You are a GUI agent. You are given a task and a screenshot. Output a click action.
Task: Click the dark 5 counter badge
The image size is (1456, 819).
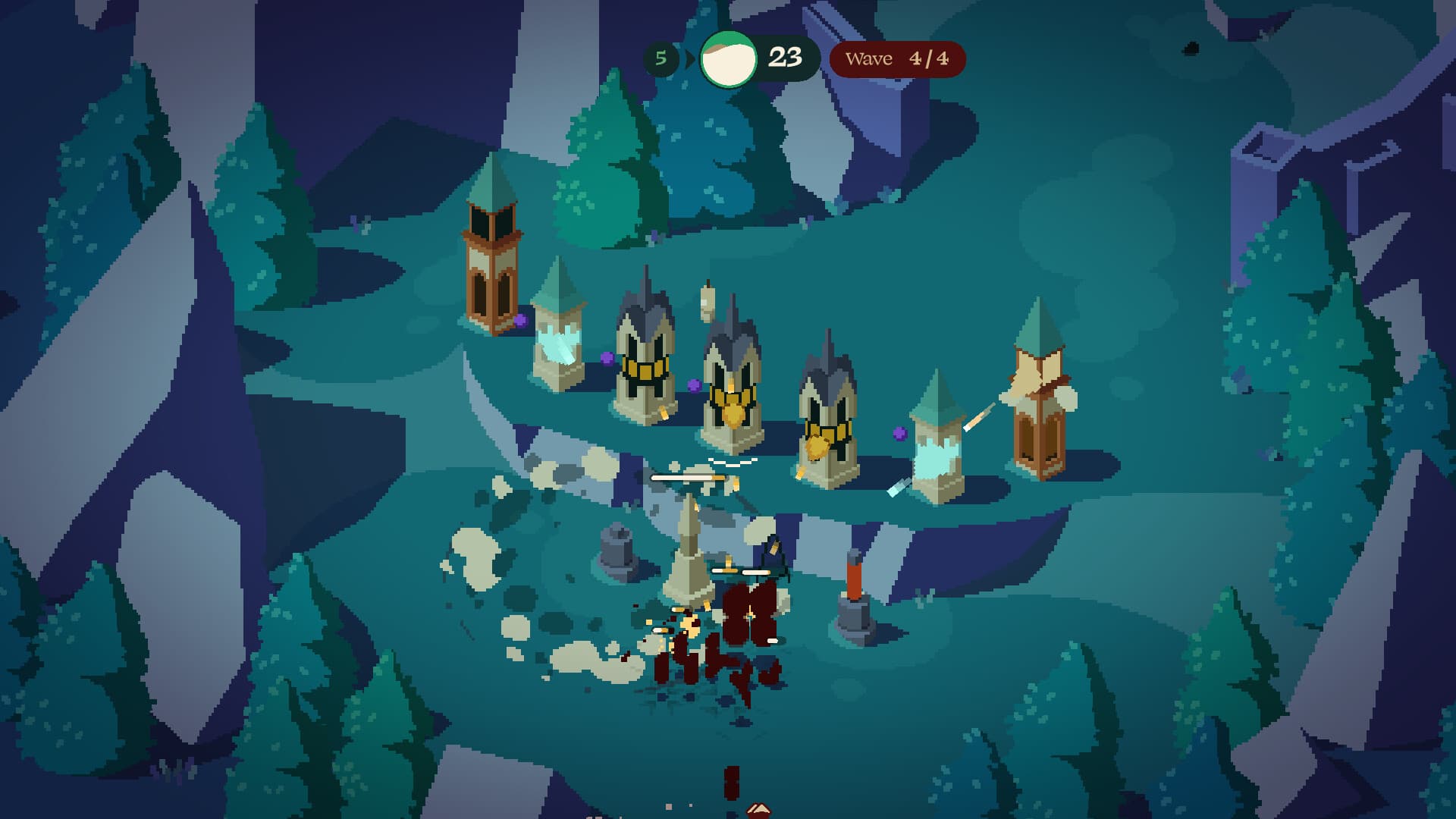click(x=661, y=56)
